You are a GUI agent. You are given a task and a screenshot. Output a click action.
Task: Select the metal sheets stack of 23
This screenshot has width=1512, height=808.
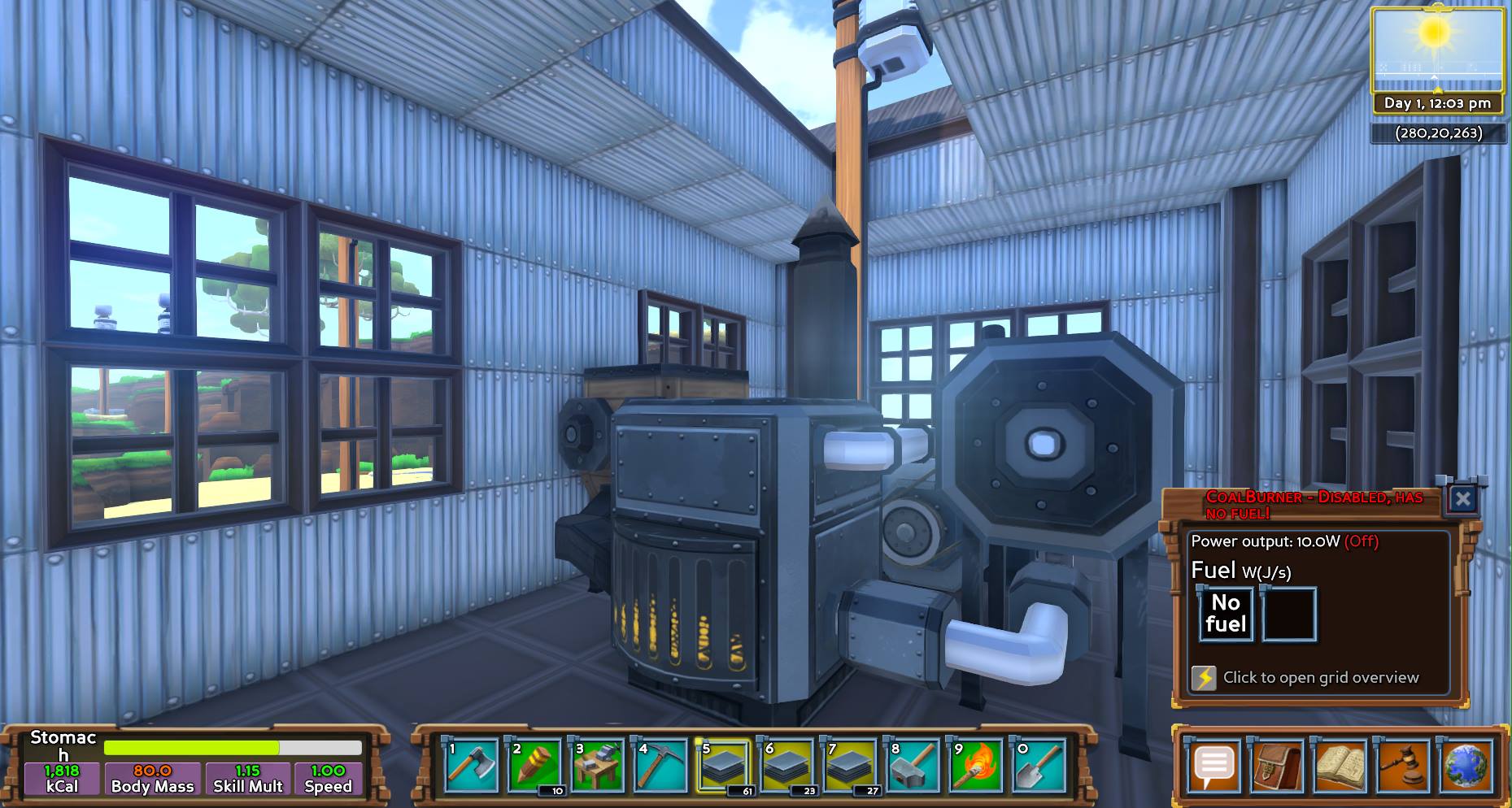[x=787, y=766]
